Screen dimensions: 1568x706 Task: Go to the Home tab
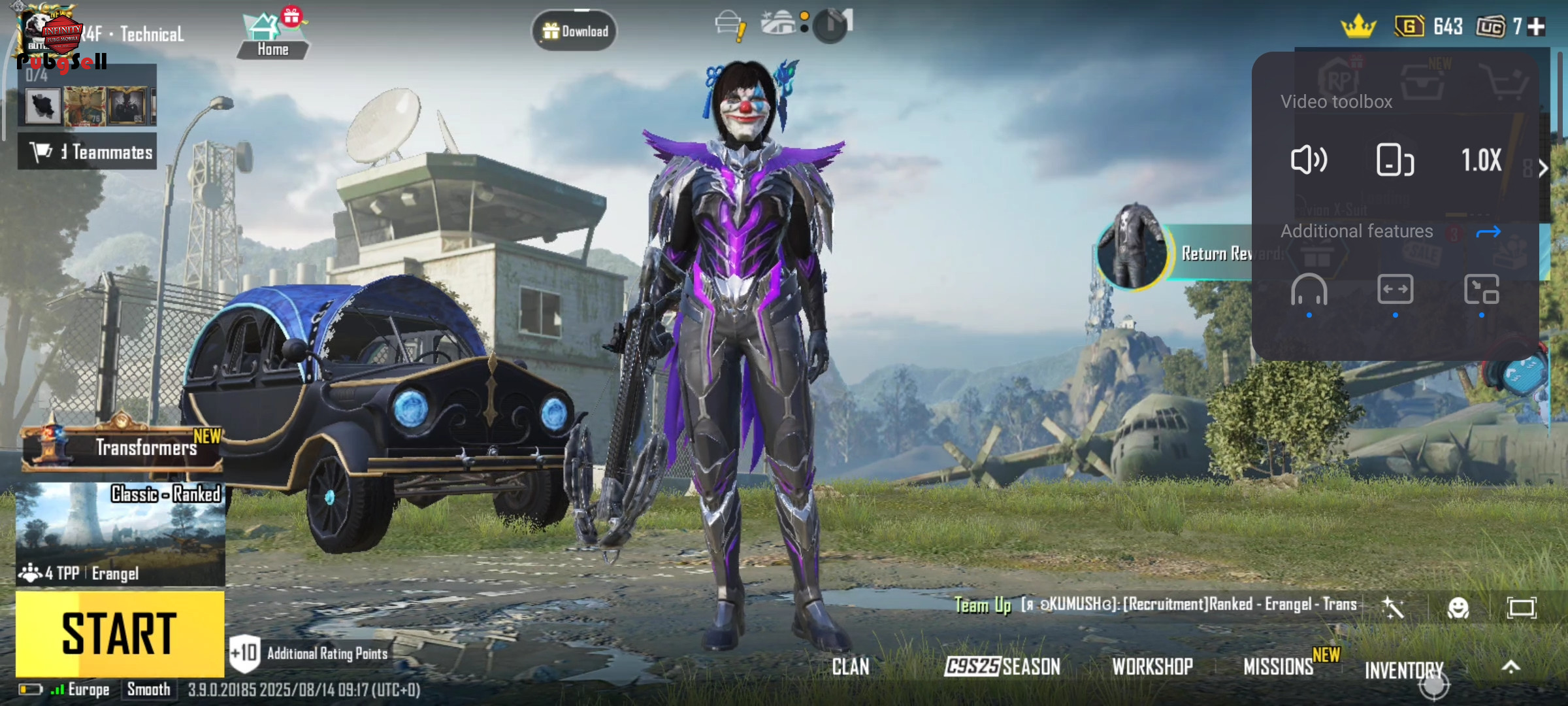coord(272,37)
